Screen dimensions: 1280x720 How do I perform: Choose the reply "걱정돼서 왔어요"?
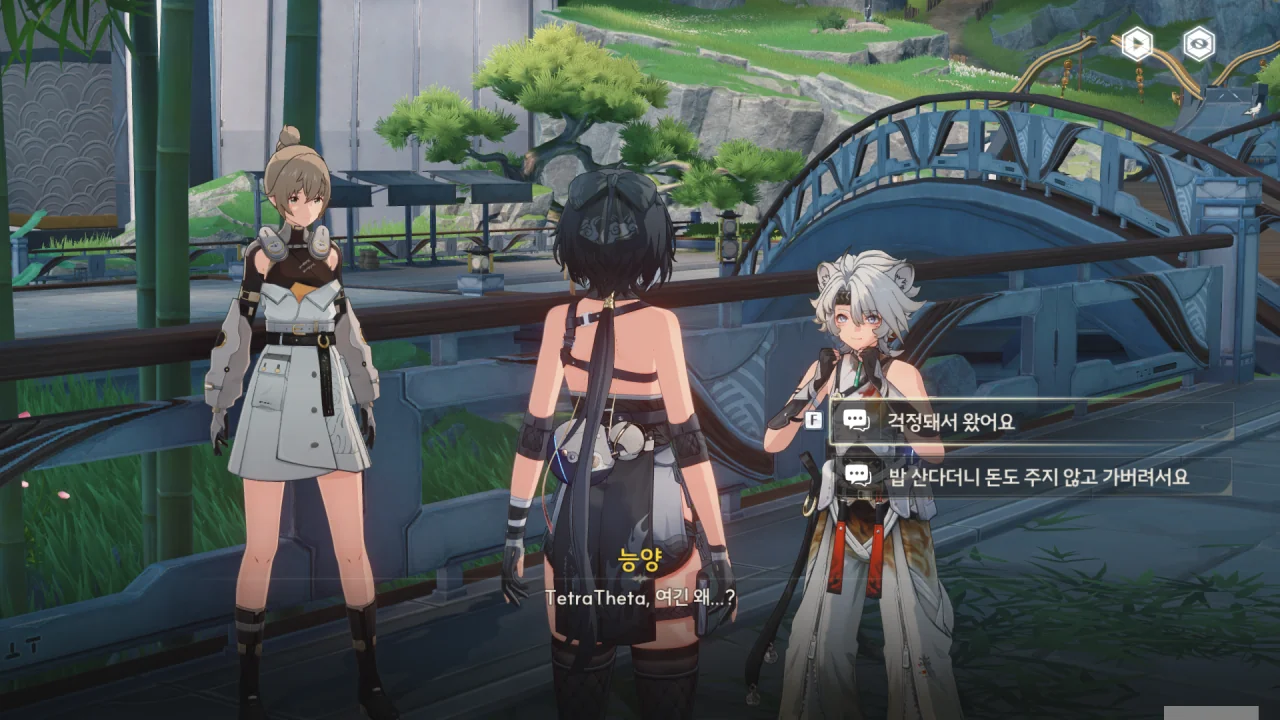1030,421
